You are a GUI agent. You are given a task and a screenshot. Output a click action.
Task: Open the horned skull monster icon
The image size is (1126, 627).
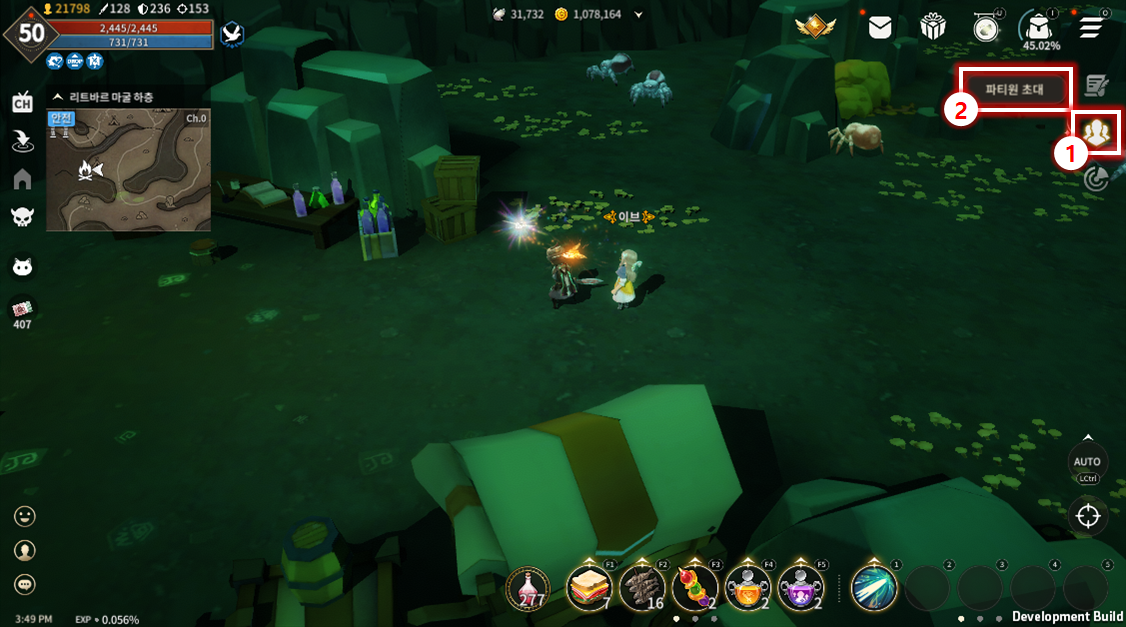(22, 217)
